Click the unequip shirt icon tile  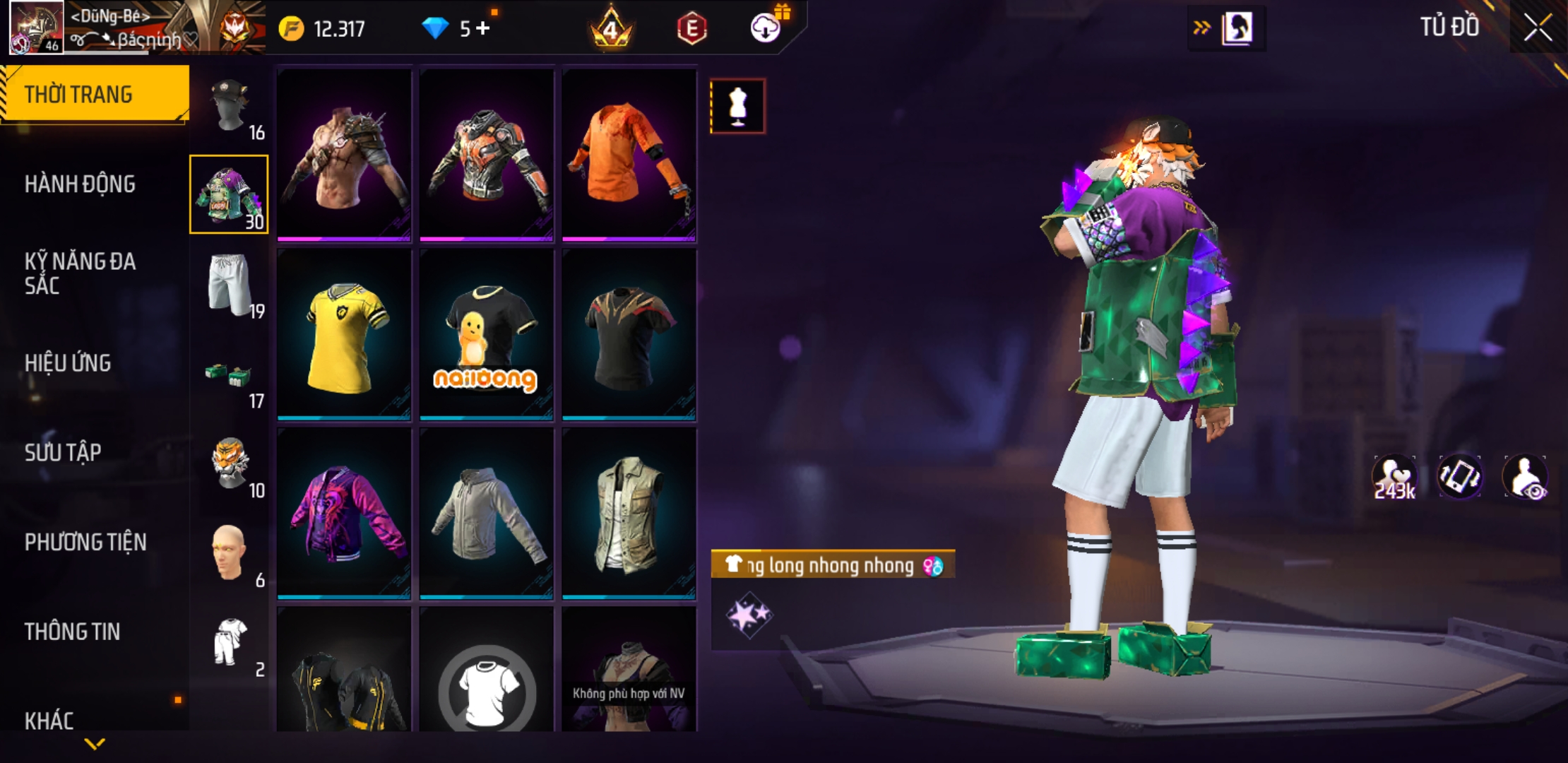tap(487, 682)
